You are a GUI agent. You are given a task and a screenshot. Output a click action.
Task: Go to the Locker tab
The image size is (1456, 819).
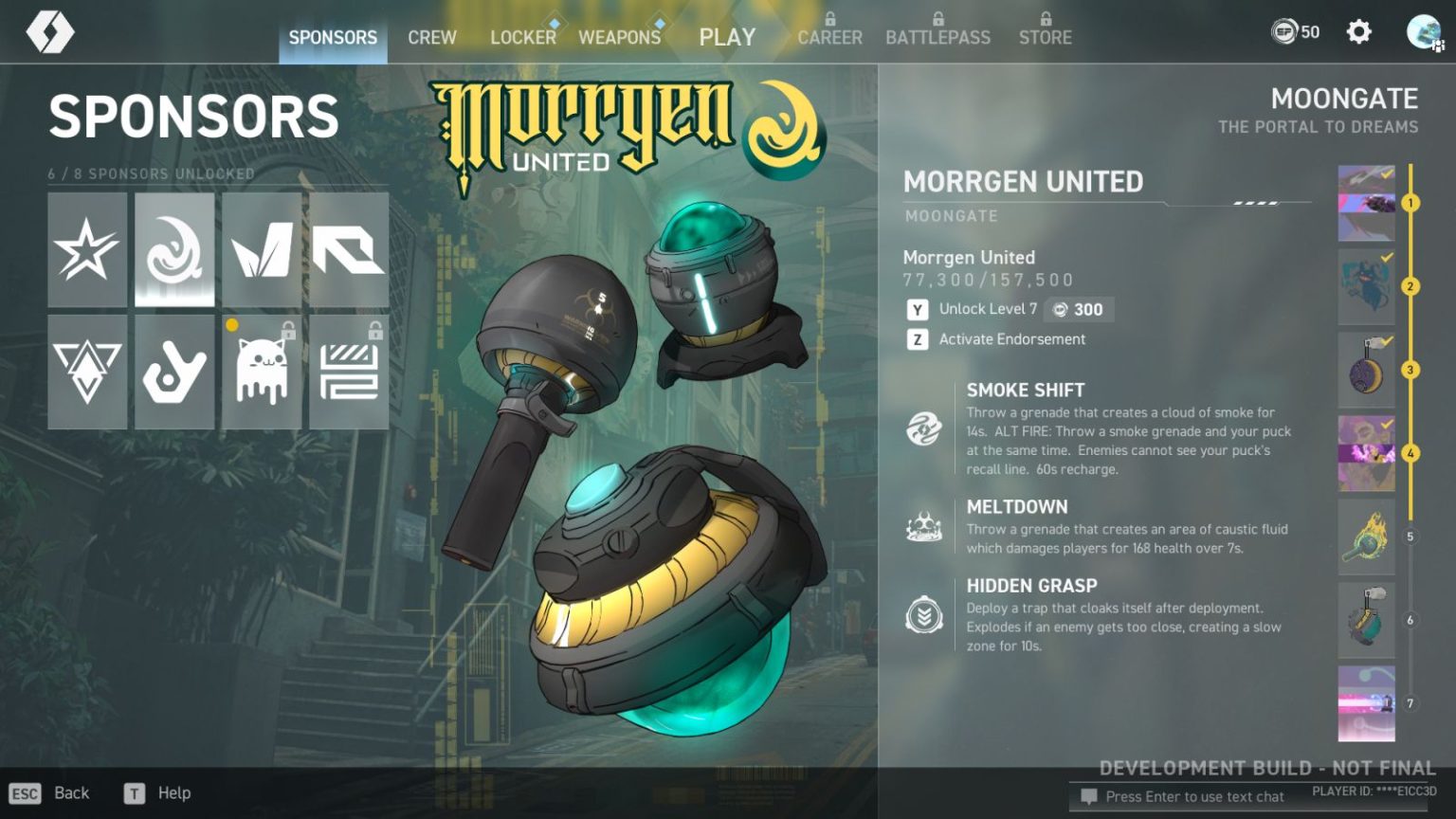pos(522,38)
